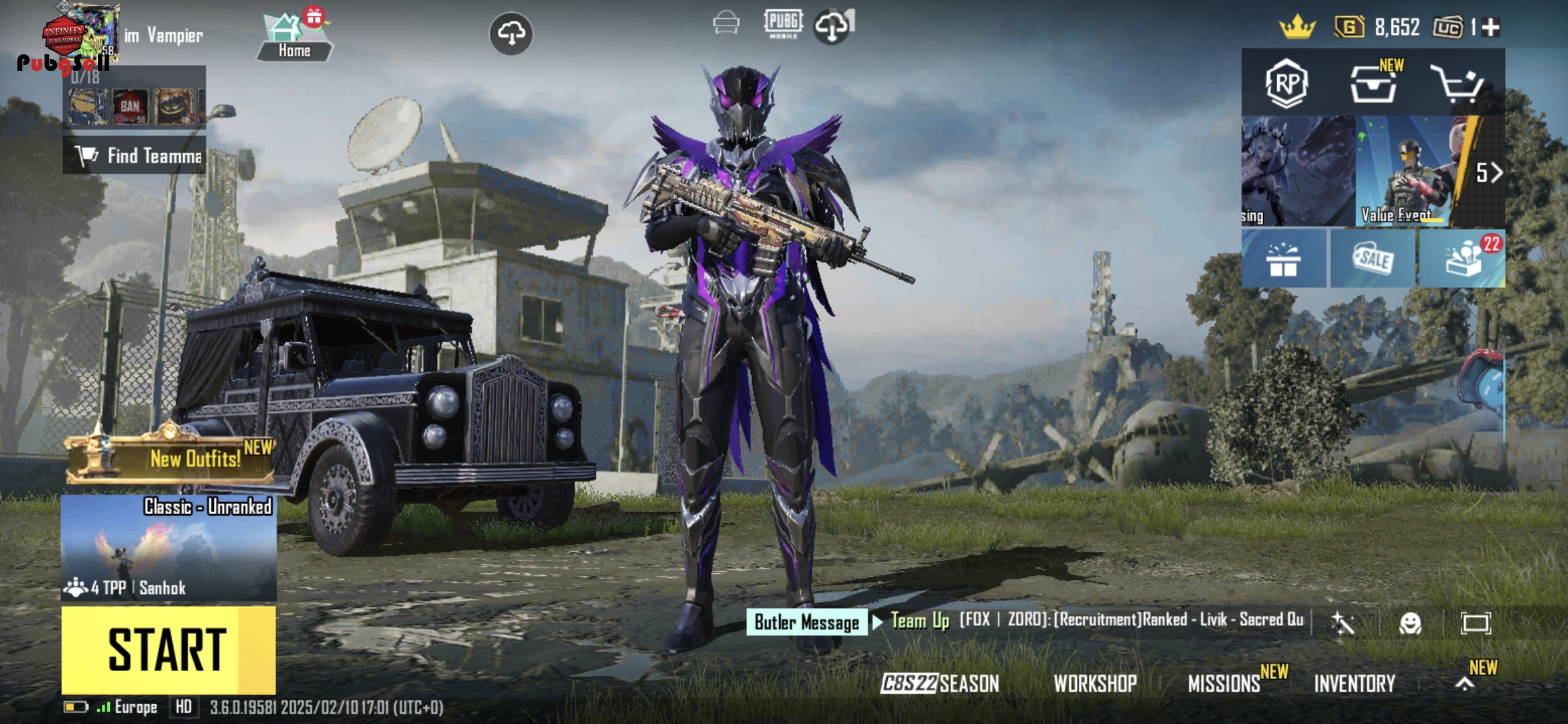1568x724 pixels.
Task: Expand the bottom menu up arrow
Action: [x=1465, y=684]
